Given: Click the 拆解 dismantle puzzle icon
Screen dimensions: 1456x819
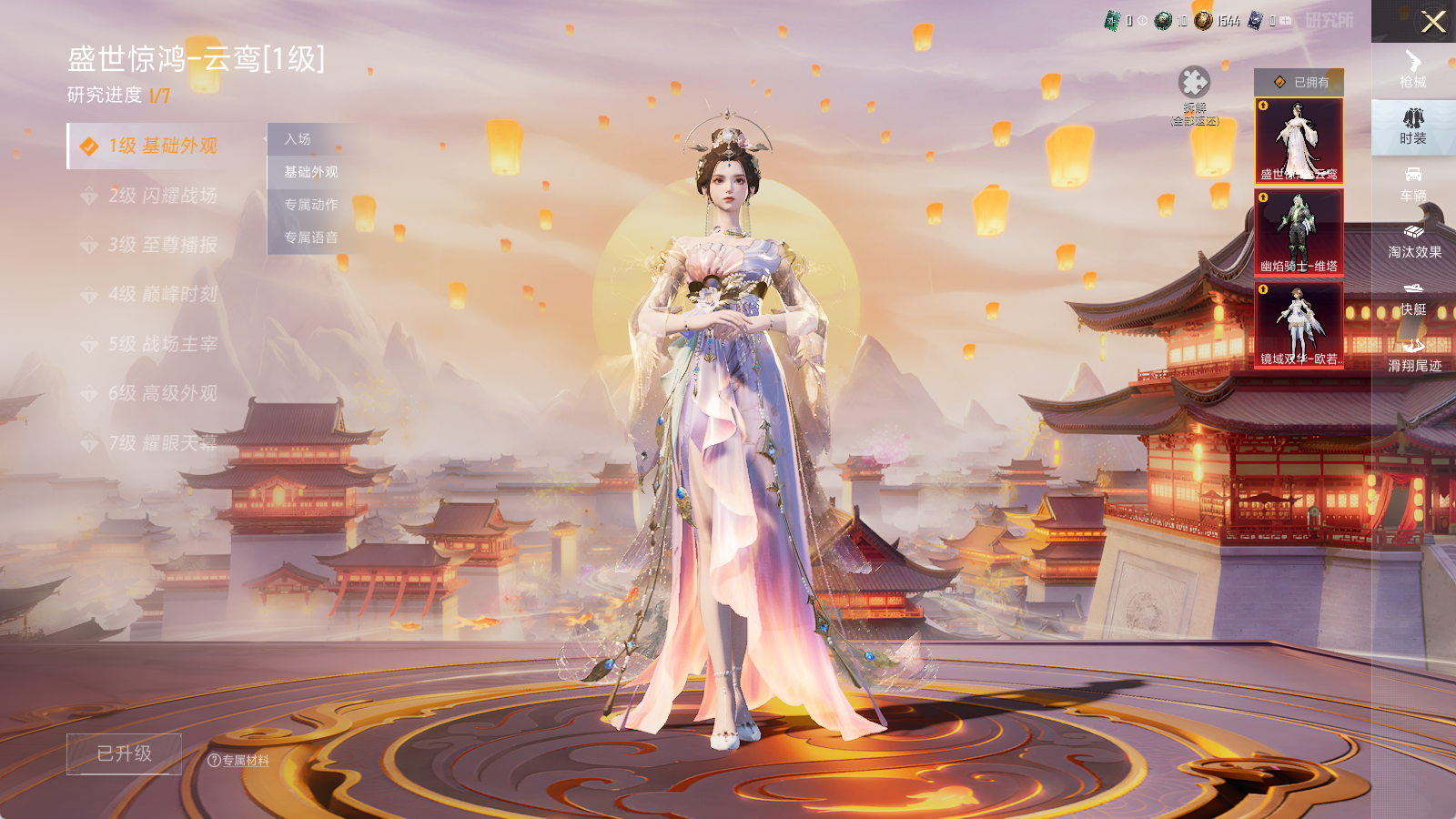Looking at the screenshot, I should pyautogui.click(x=1197, y=84).
